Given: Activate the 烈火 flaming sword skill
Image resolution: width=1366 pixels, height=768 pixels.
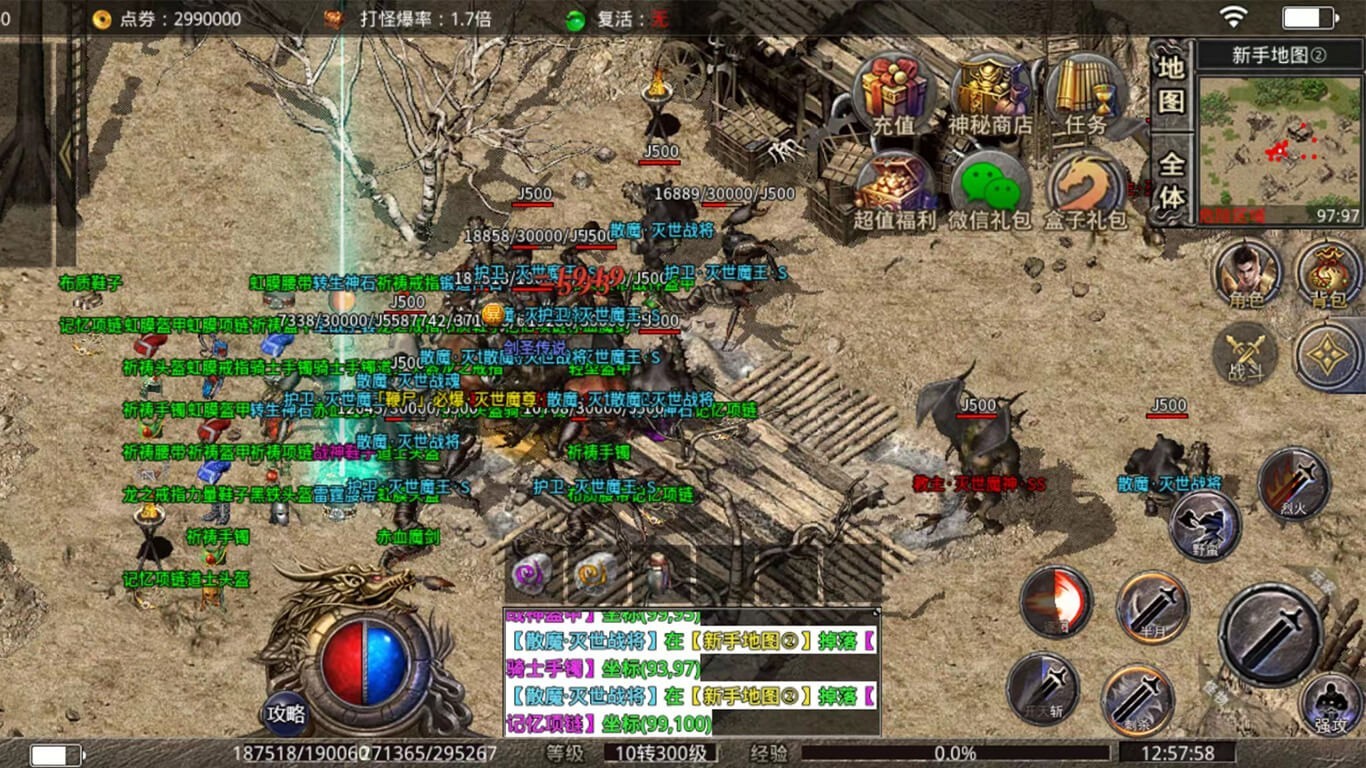Looking at the screenshot, I should [x=1294, y=484].
